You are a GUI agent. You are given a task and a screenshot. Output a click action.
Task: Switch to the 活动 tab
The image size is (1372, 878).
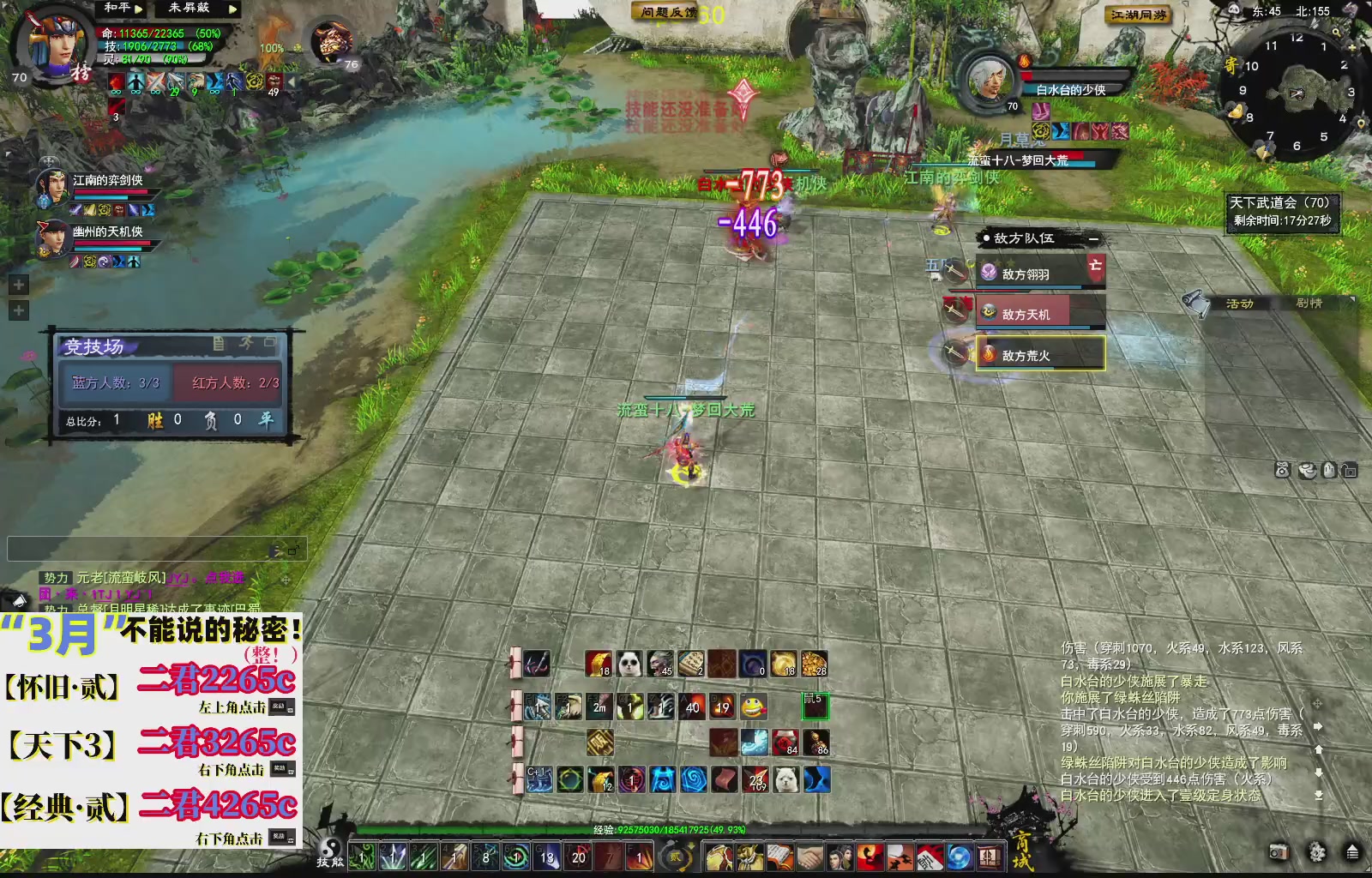(x=1241, y=304)
